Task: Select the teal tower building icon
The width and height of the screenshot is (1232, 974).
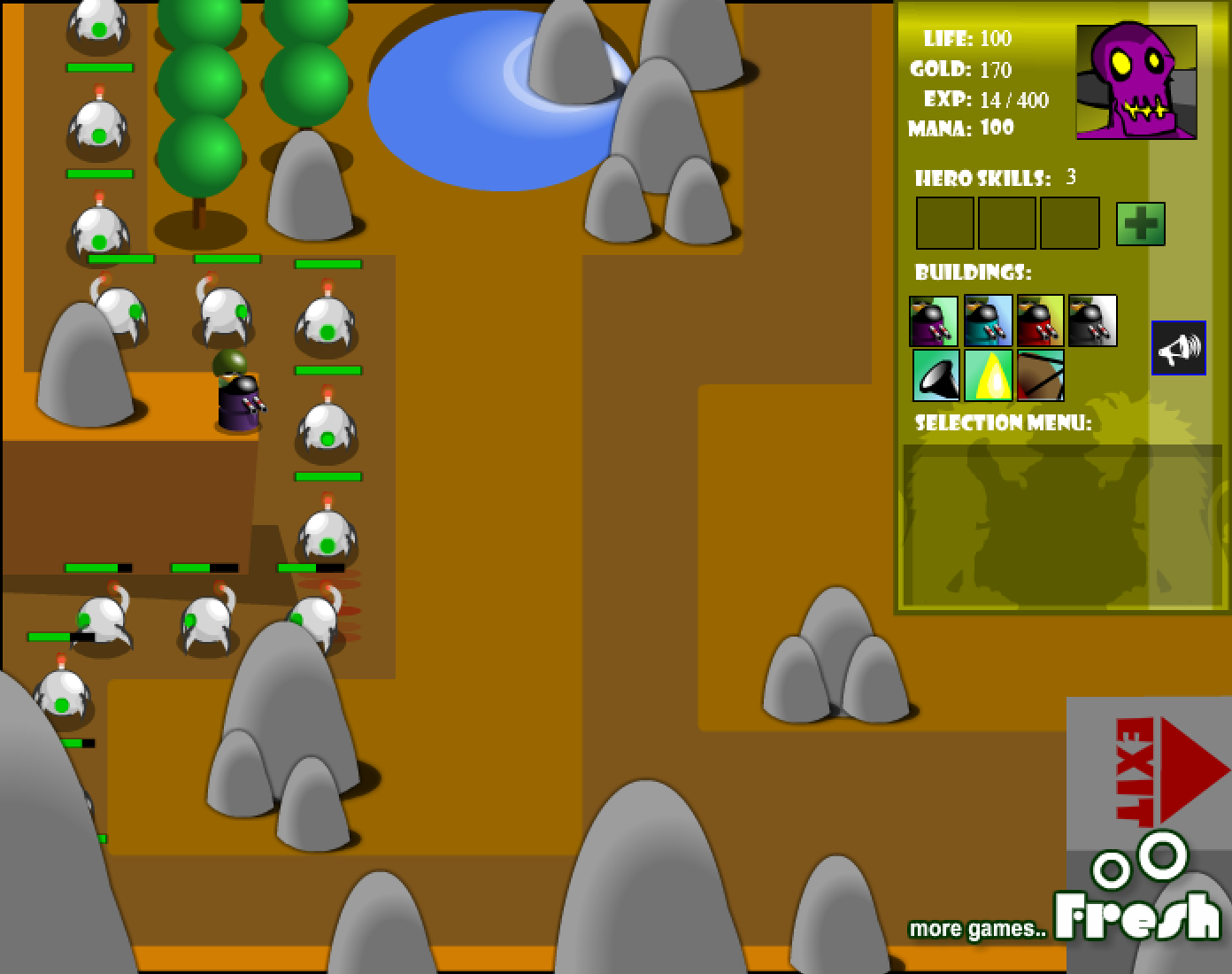Action: 989,321
